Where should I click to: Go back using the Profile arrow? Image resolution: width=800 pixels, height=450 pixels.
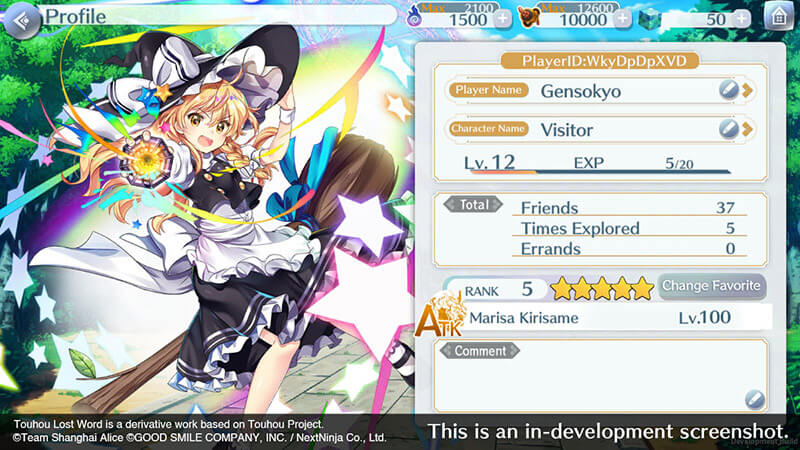click(25, 19)
